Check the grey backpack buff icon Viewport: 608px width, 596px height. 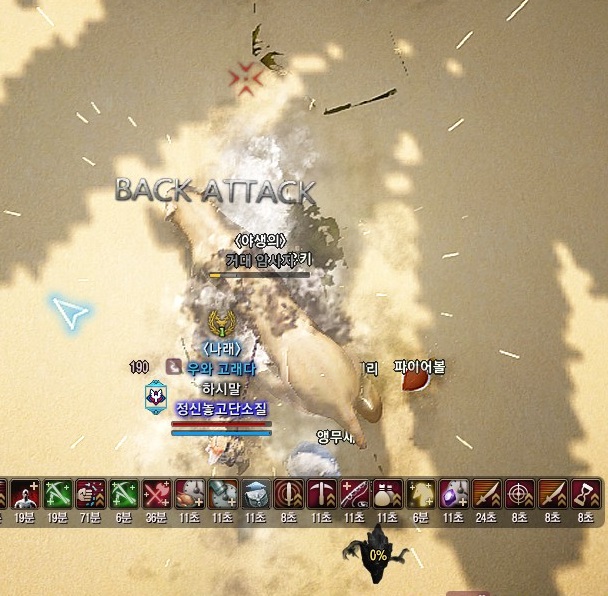pos(255,494)
